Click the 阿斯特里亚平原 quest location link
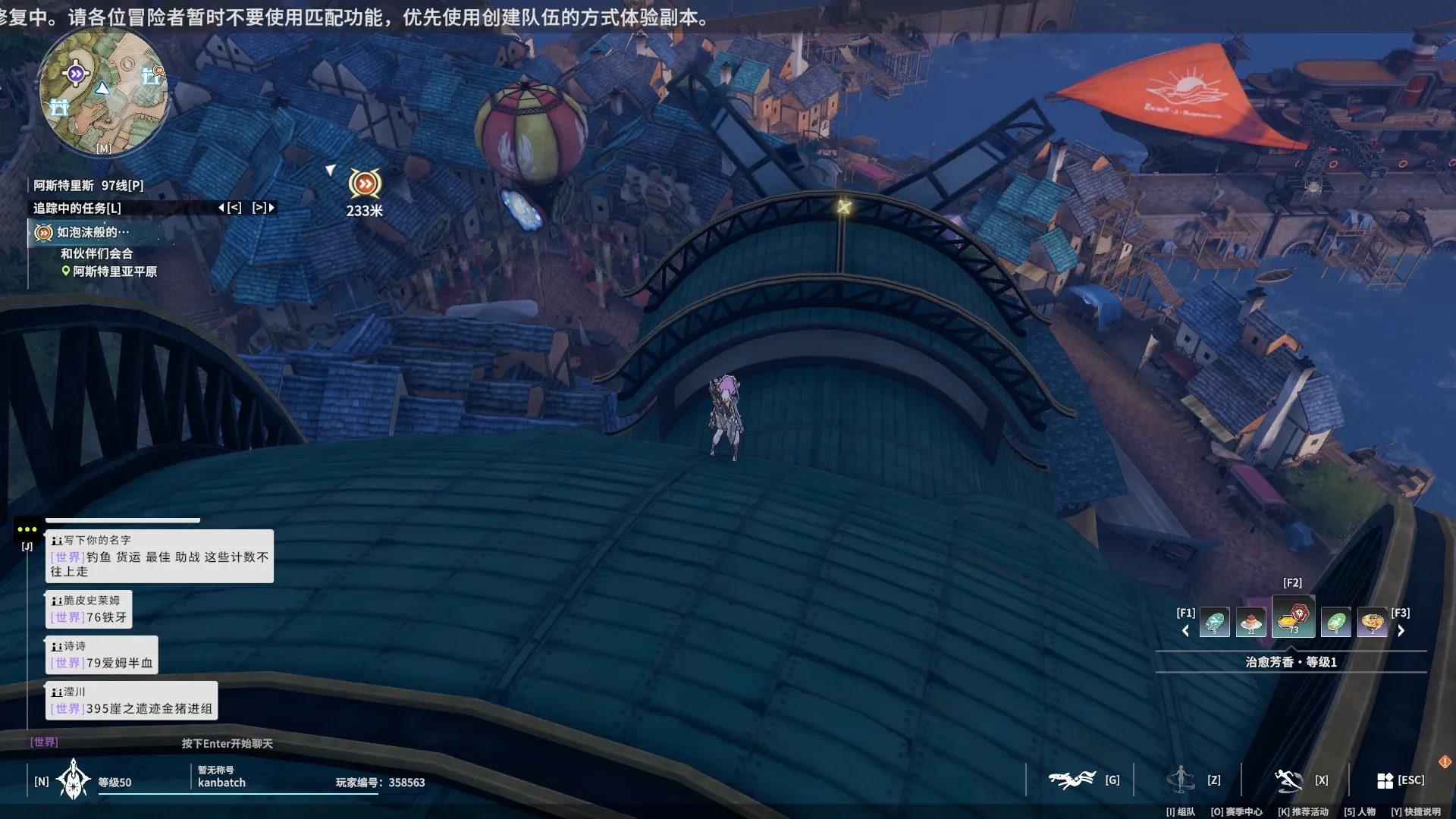The height and width of the screenshot is (819, 1456). pyautogui.click(x=114, y=271)
